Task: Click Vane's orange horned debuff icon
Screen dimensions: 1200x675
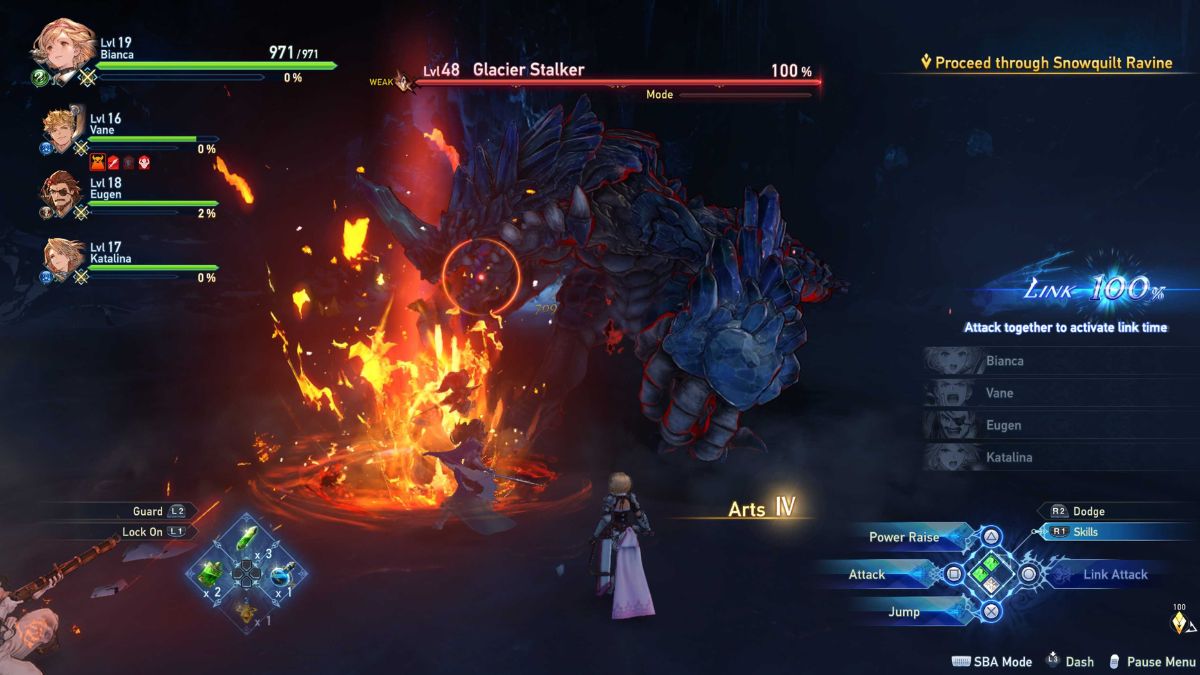Action: click(98, 163)
